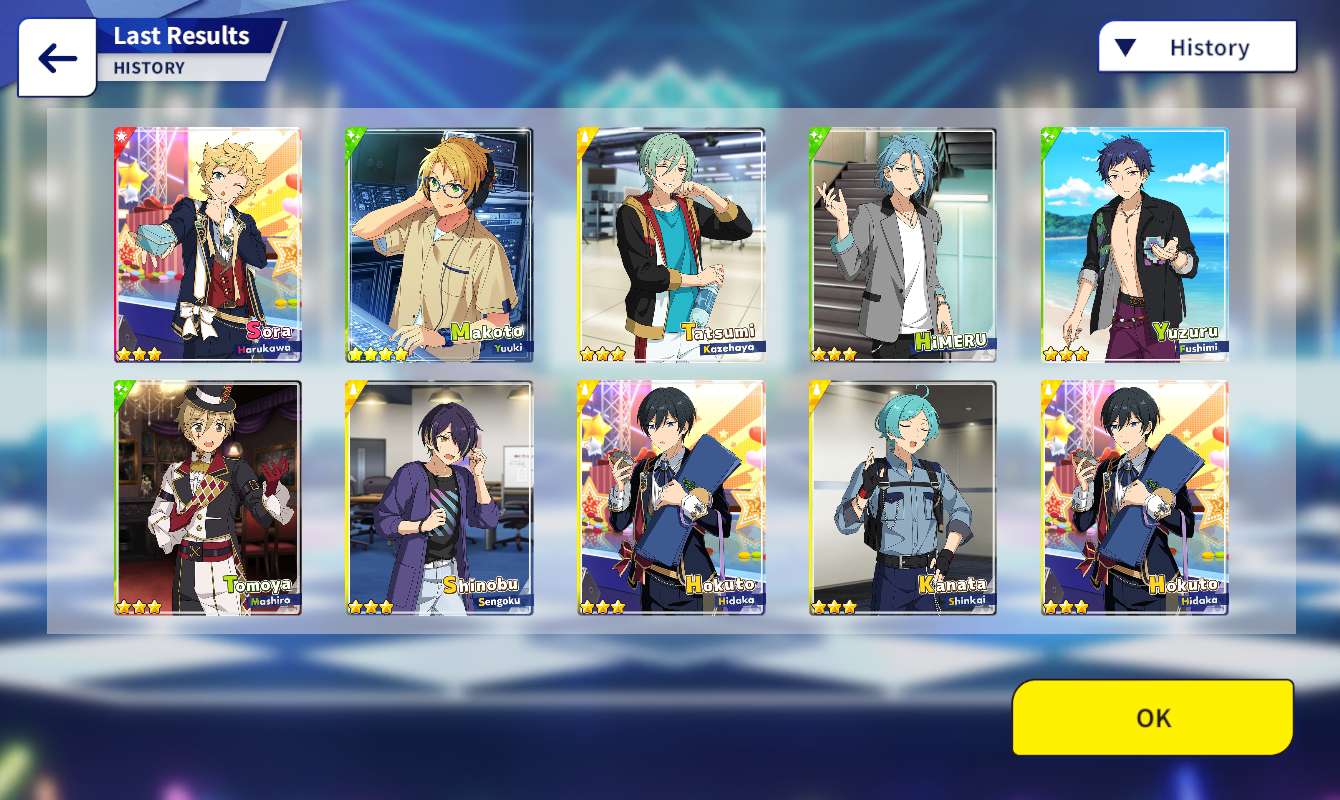Choose the Shinobu Sengoku card
Screen dimensions: 1340x800
tap(439, 497)
